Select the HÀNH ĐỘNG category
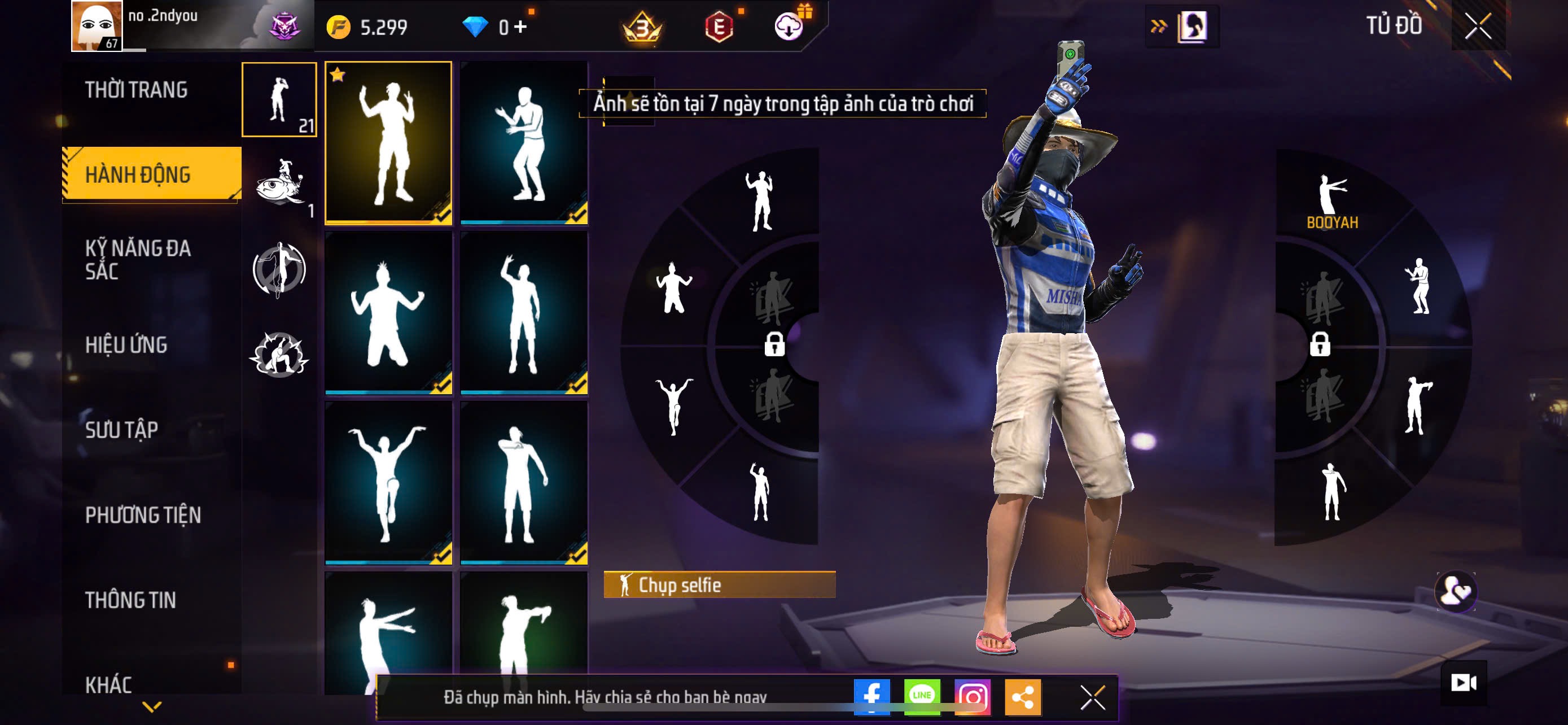 (138, 174)
